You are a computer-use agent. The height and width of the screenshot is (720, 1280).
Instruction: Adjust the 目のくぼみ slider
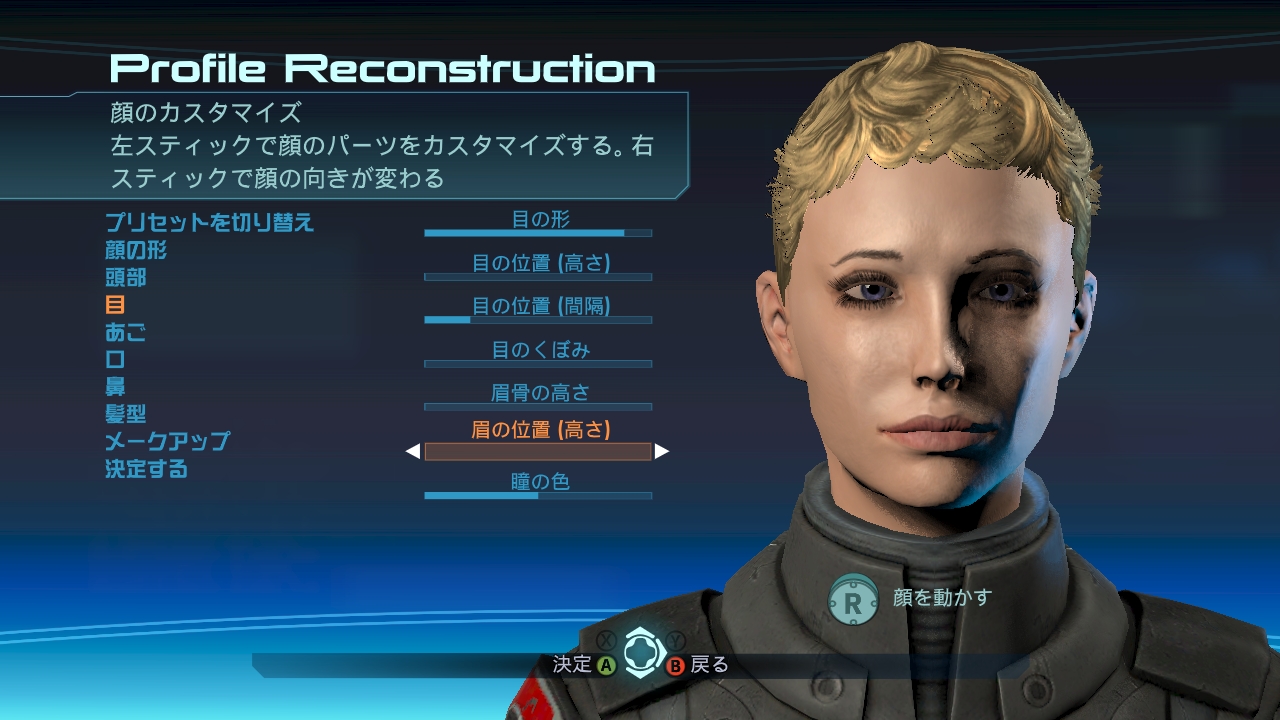(x=538, y=363)
